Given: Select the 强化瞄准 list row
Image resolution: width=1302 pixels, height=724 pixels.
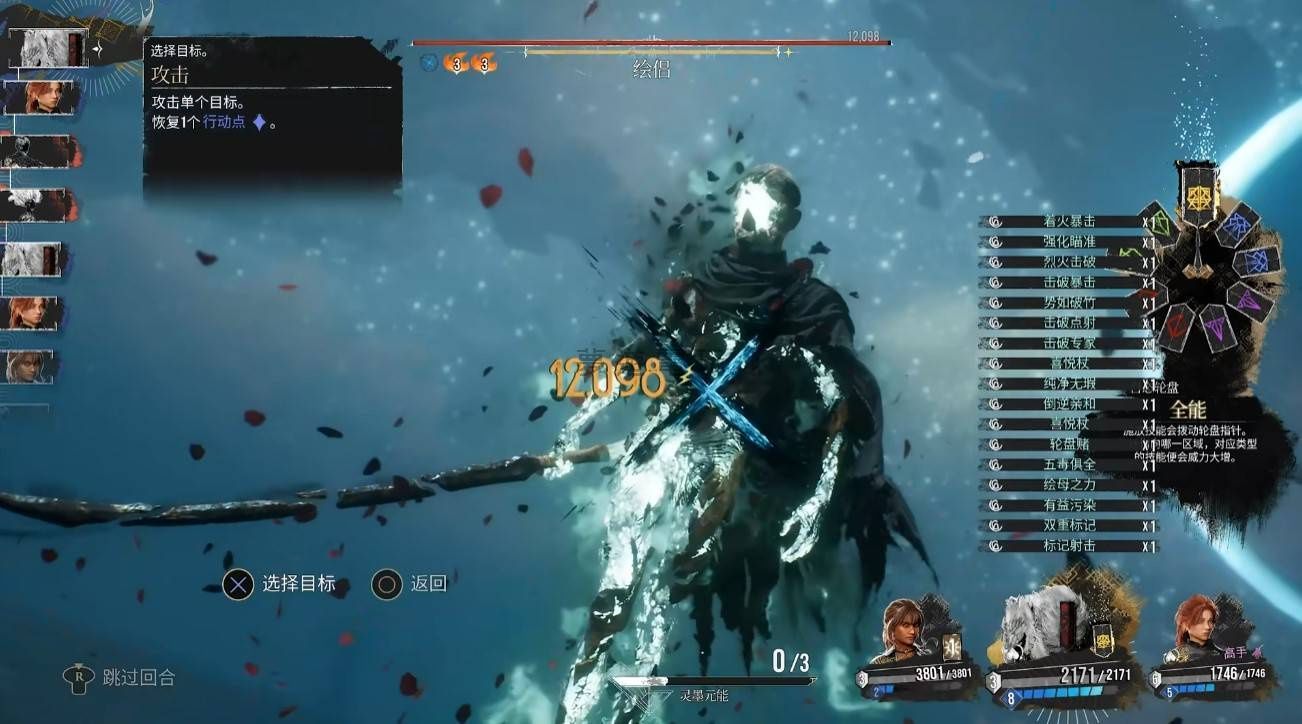Looking at the screenshot, I should [1068, 242].
